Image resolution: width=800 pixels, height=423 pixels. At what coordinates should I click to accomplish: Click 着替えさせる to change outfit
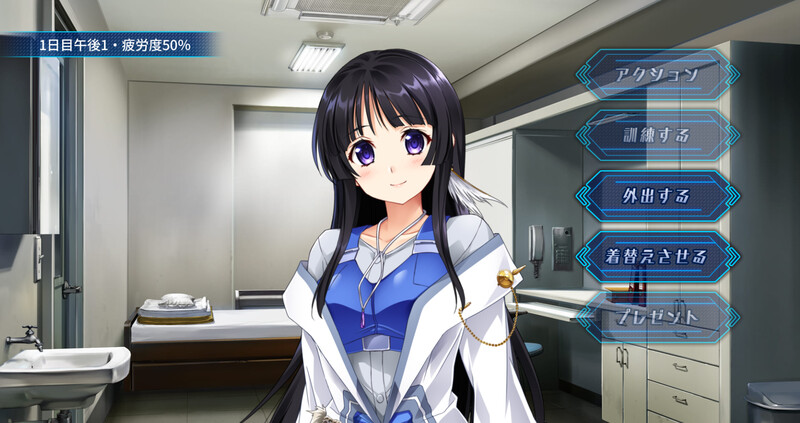coord(656,256)
